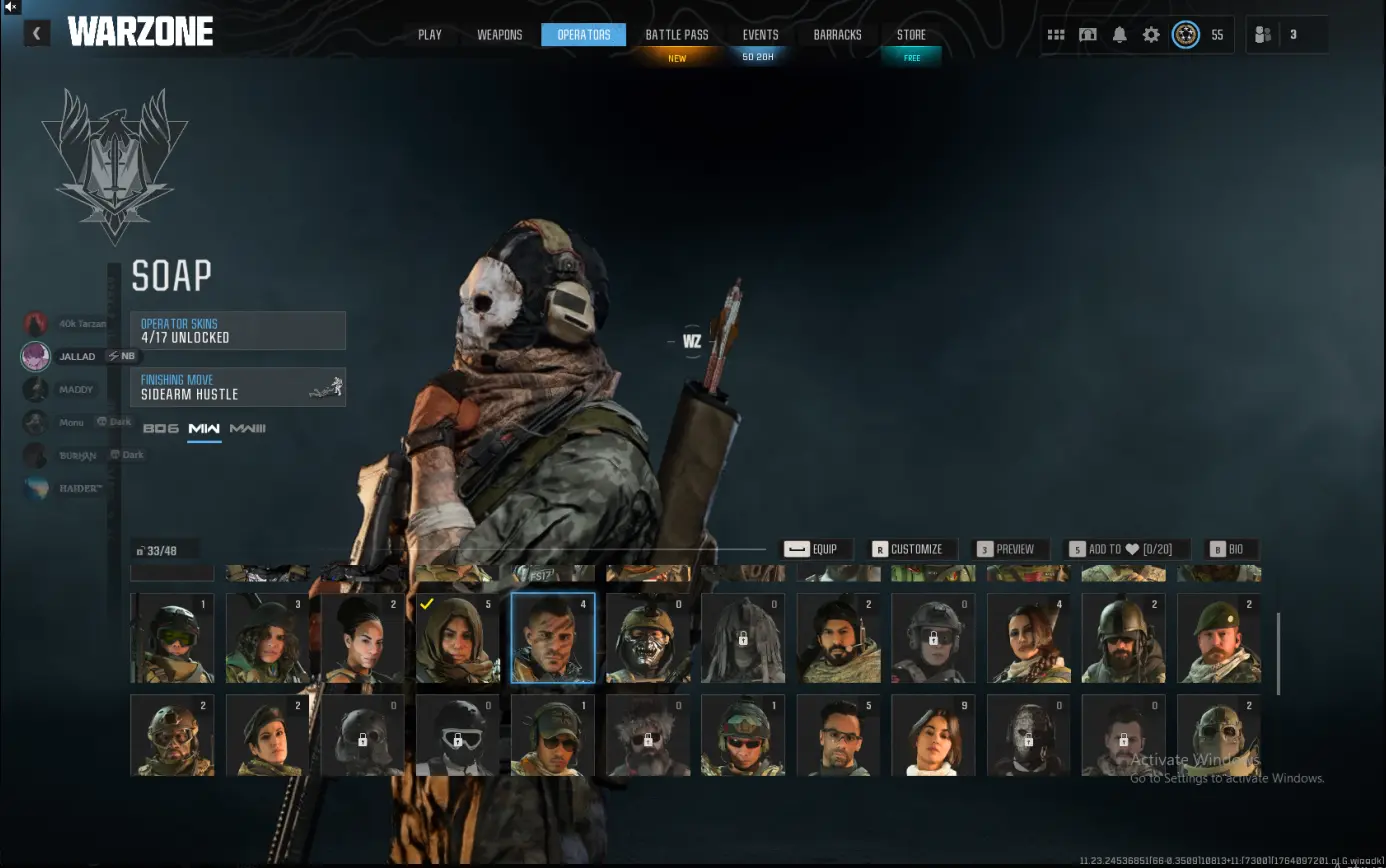Click the CoD Points currency emblem
The width and height of the screenshot is (1386, 868).
[1186, 34]
